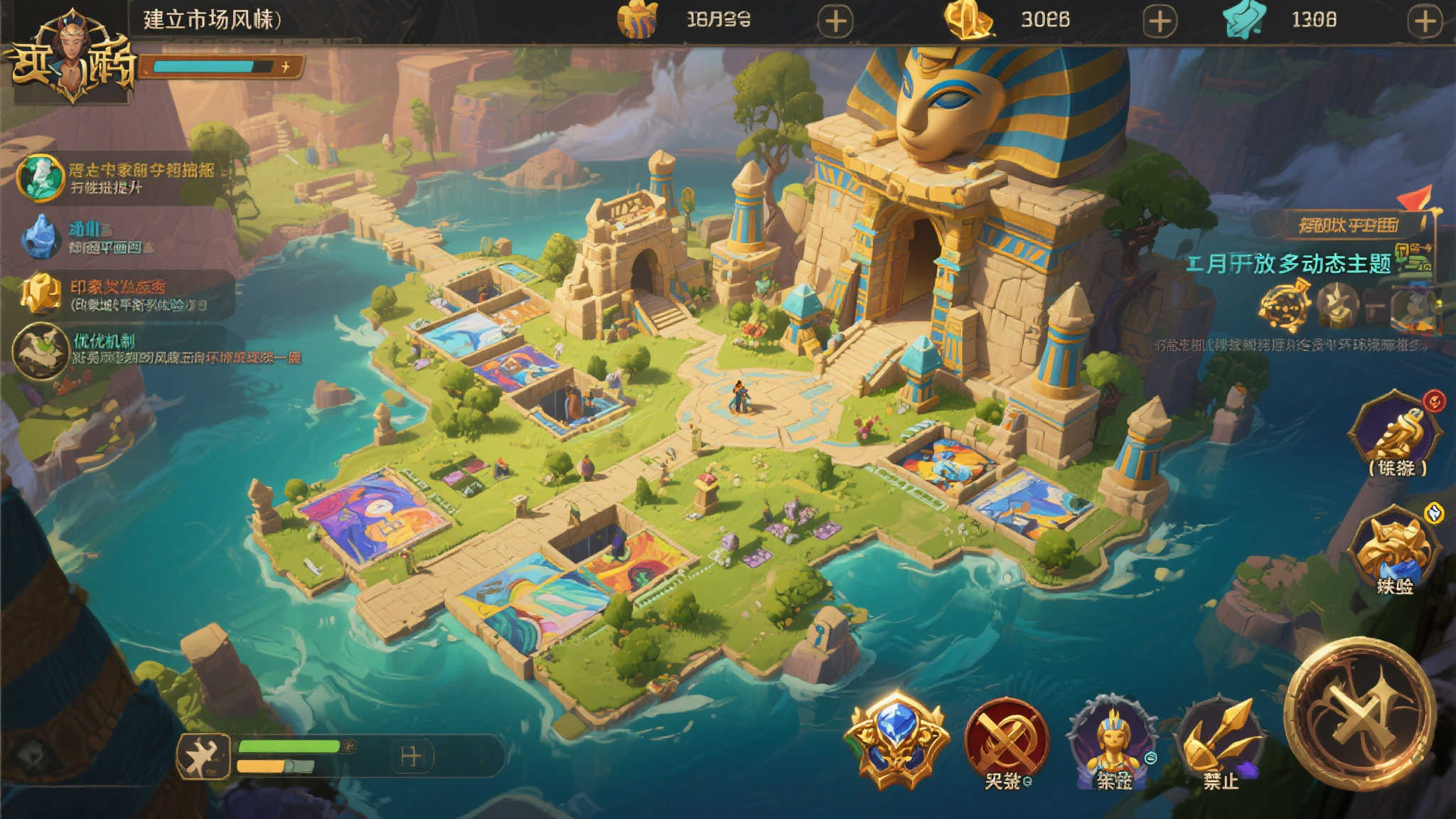Open the golden dragon round button
This screenshot has height=819, width=1456.
pos(1396,434)
